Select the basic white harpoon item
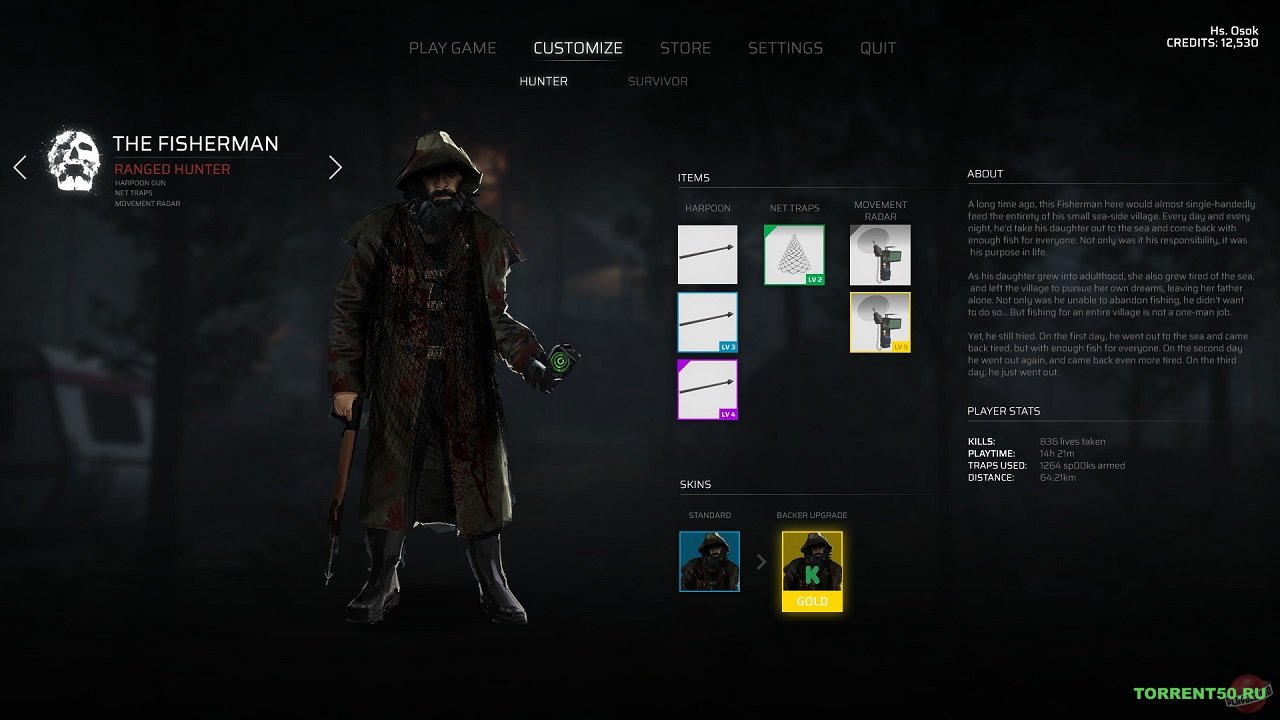This screenshot has width=1280, height=720. [x=707, y=255]
